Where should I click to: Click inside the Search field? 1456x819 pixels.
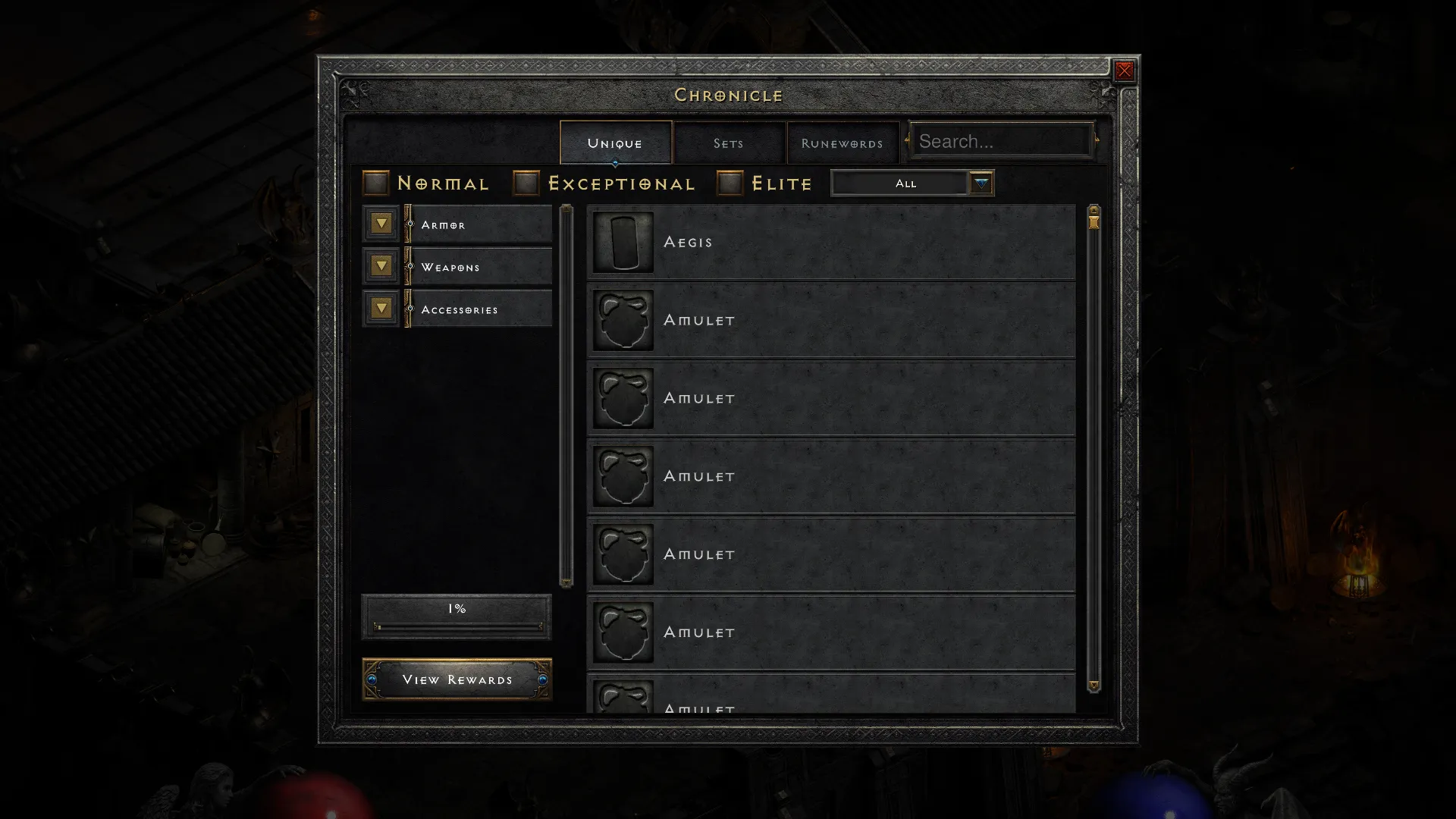pyautogui.click(x=1001, y=140)
